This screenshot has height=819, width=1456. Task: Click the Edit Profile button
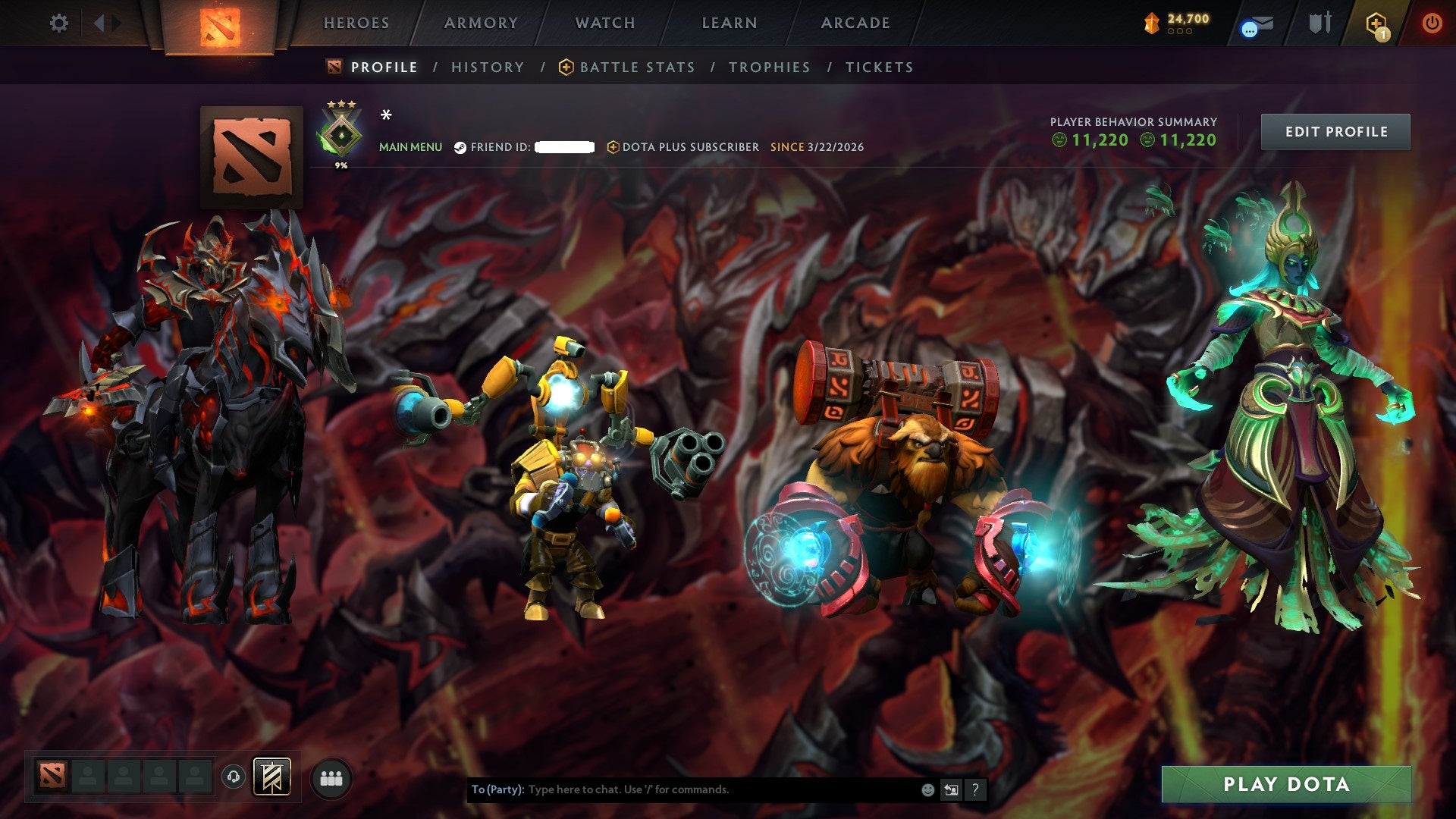pyautogui.click(x=1335, y=131)
